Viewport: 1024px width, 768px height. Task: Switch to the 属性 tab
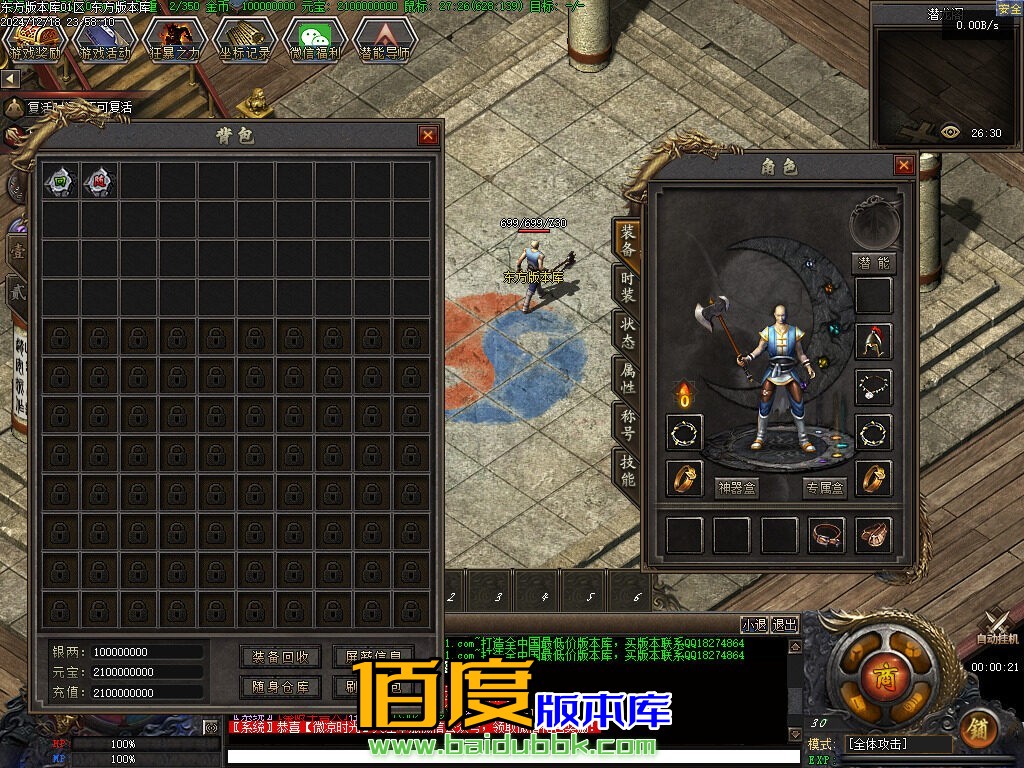(627, 379)
